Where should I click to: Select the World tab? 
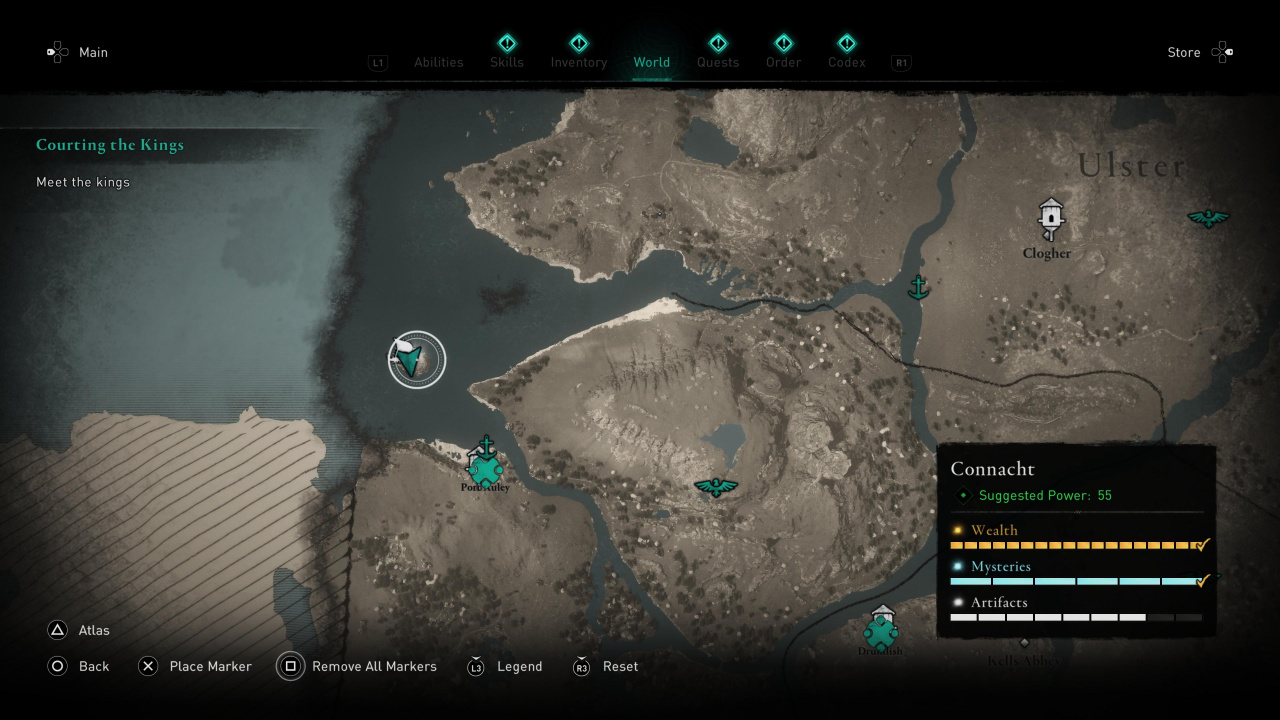point(651,62)
